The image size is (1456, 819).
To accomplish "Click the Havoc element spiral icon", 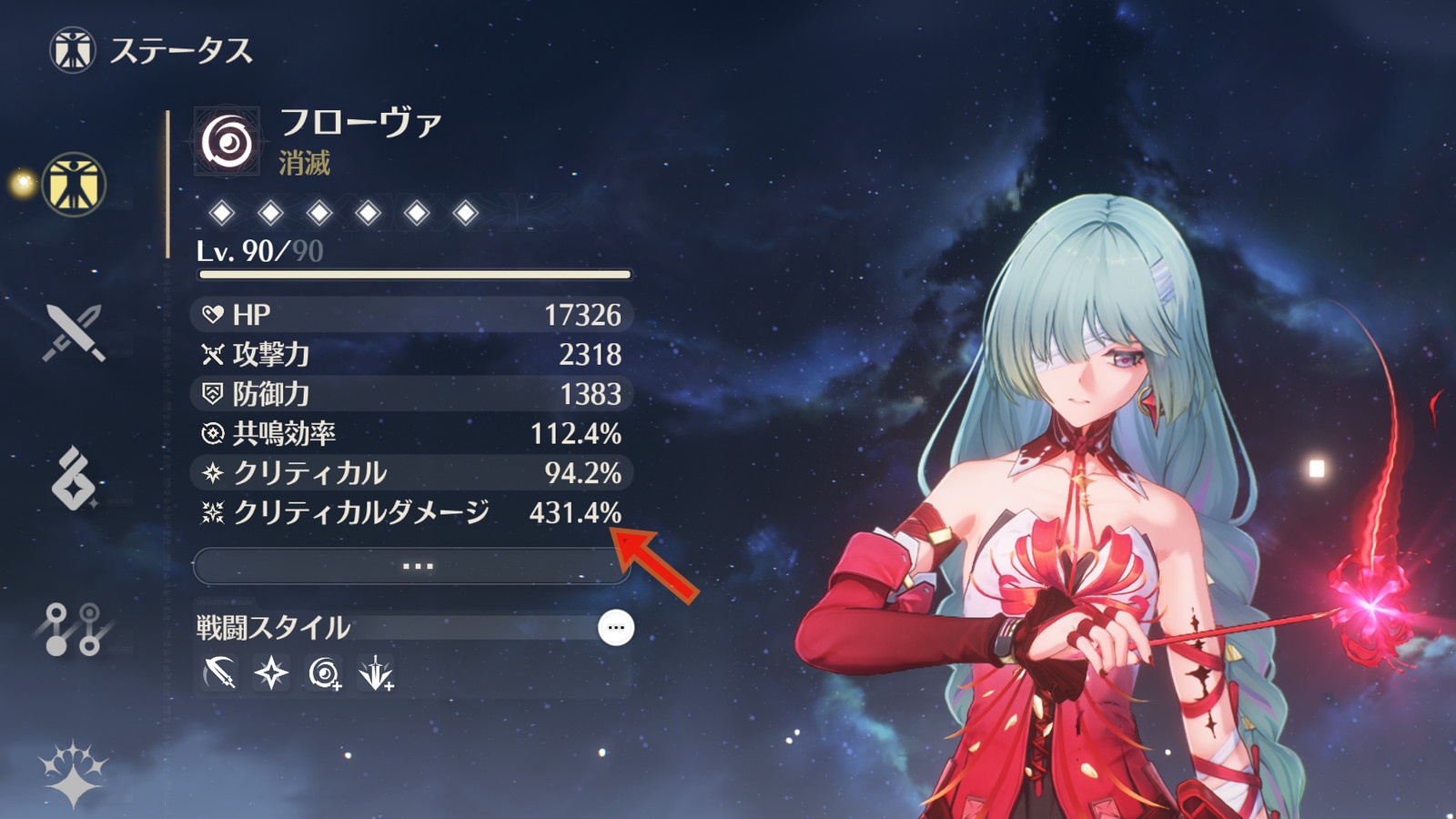I will [x=227, y=142].
